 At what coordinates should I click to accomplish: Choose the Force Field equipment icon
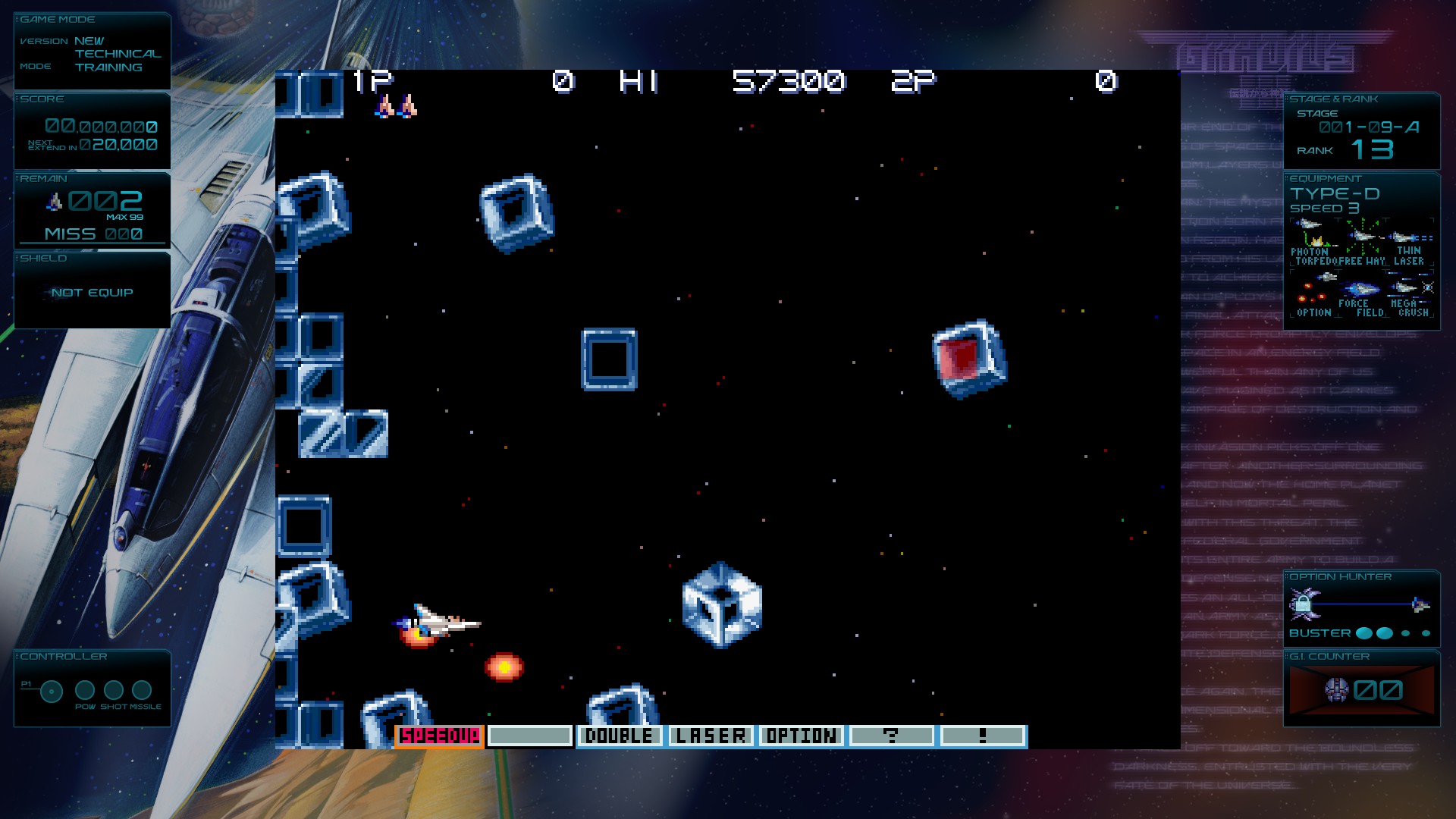(1362, 294)
